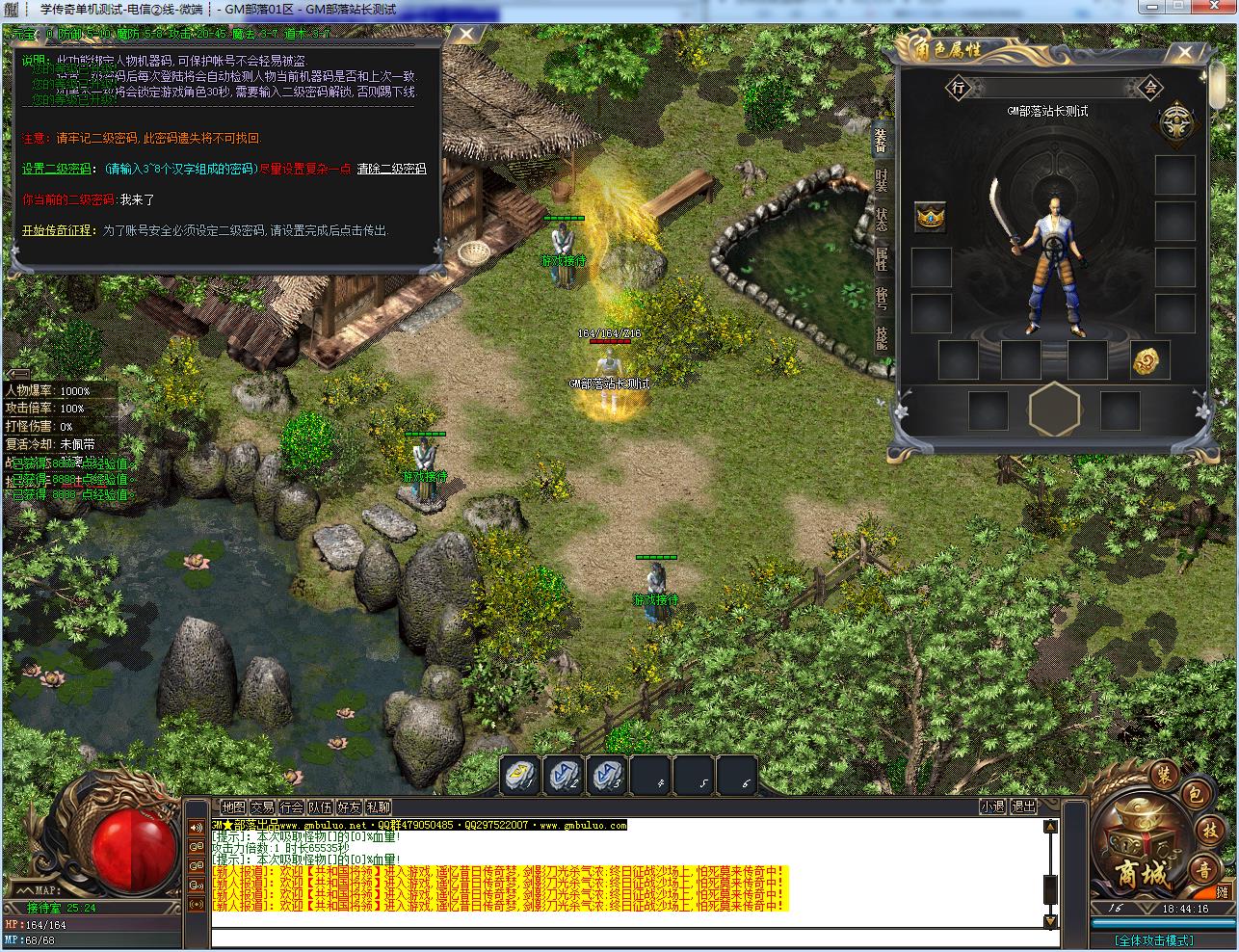1239x952 pixels.
Task: Open the 商城 shop
Action: 1143,874
